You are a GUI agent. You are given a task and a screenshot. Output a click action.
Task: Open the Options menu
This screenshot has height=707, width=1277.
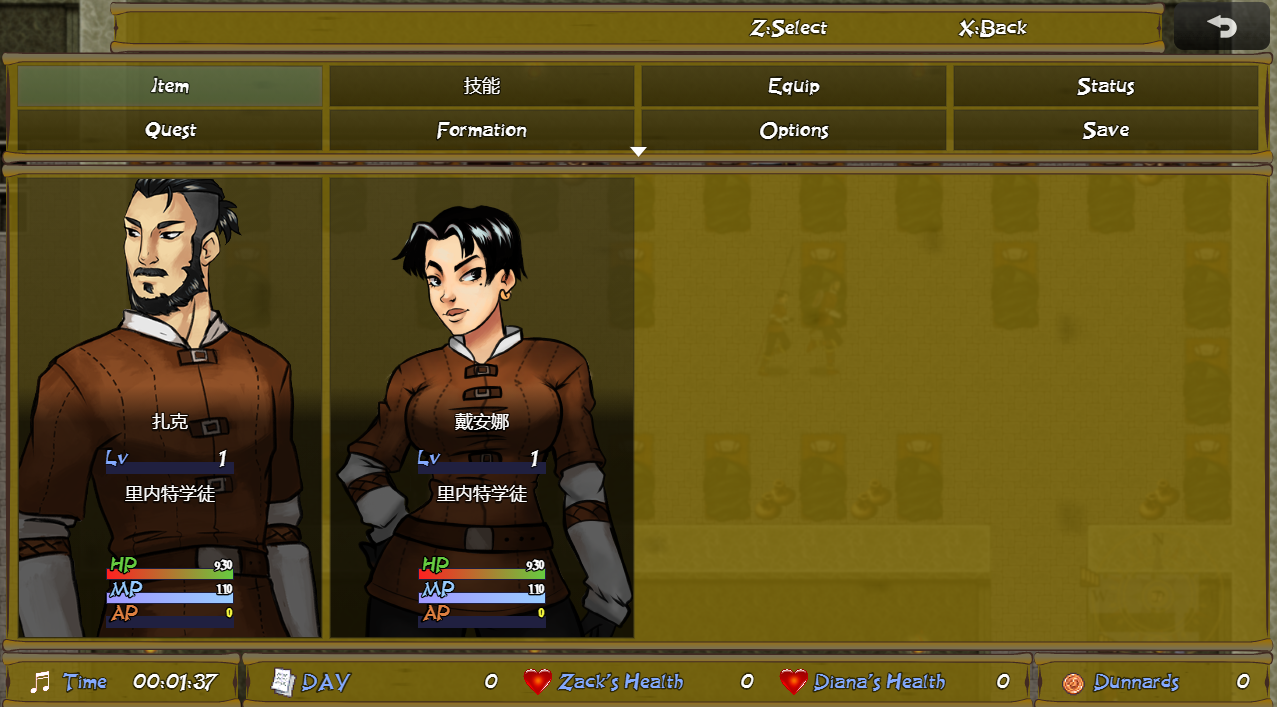click(x=794, y=130)
